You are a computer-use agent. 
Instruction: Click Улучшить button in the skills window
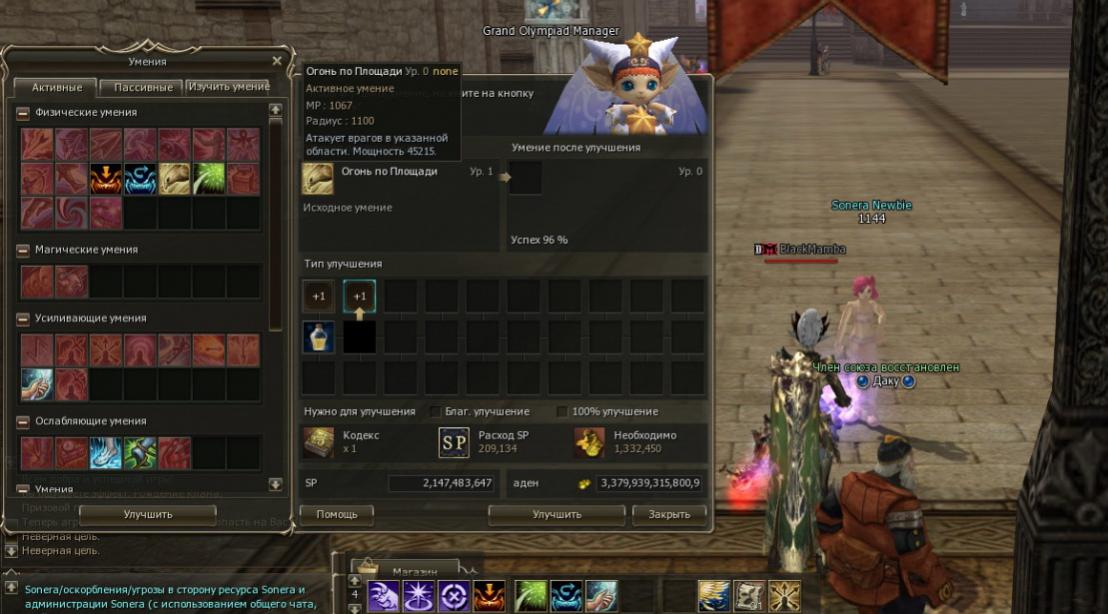click(x=148, y=514)
